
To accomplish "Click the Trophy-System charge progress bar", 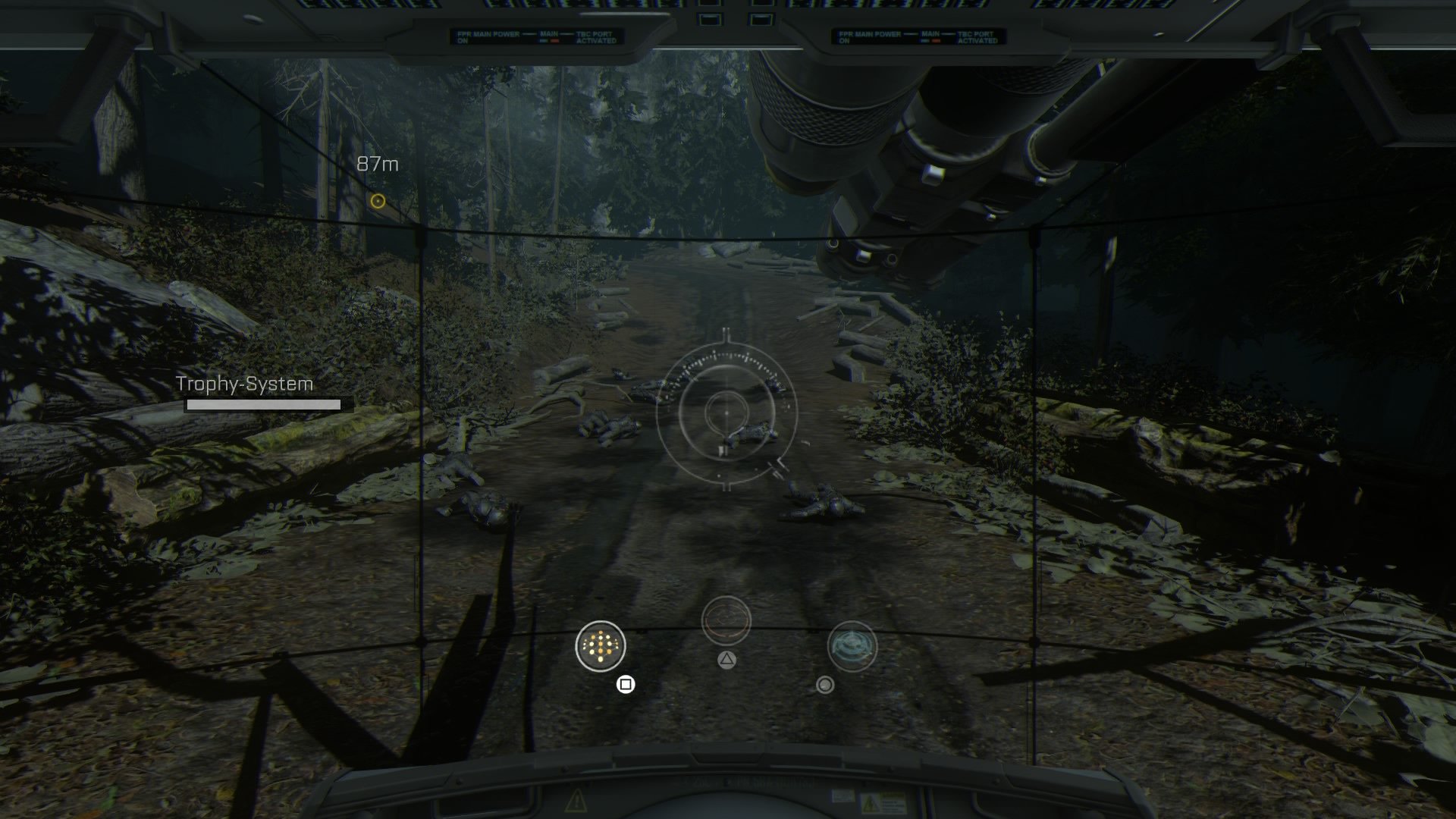I will (263, 404).
